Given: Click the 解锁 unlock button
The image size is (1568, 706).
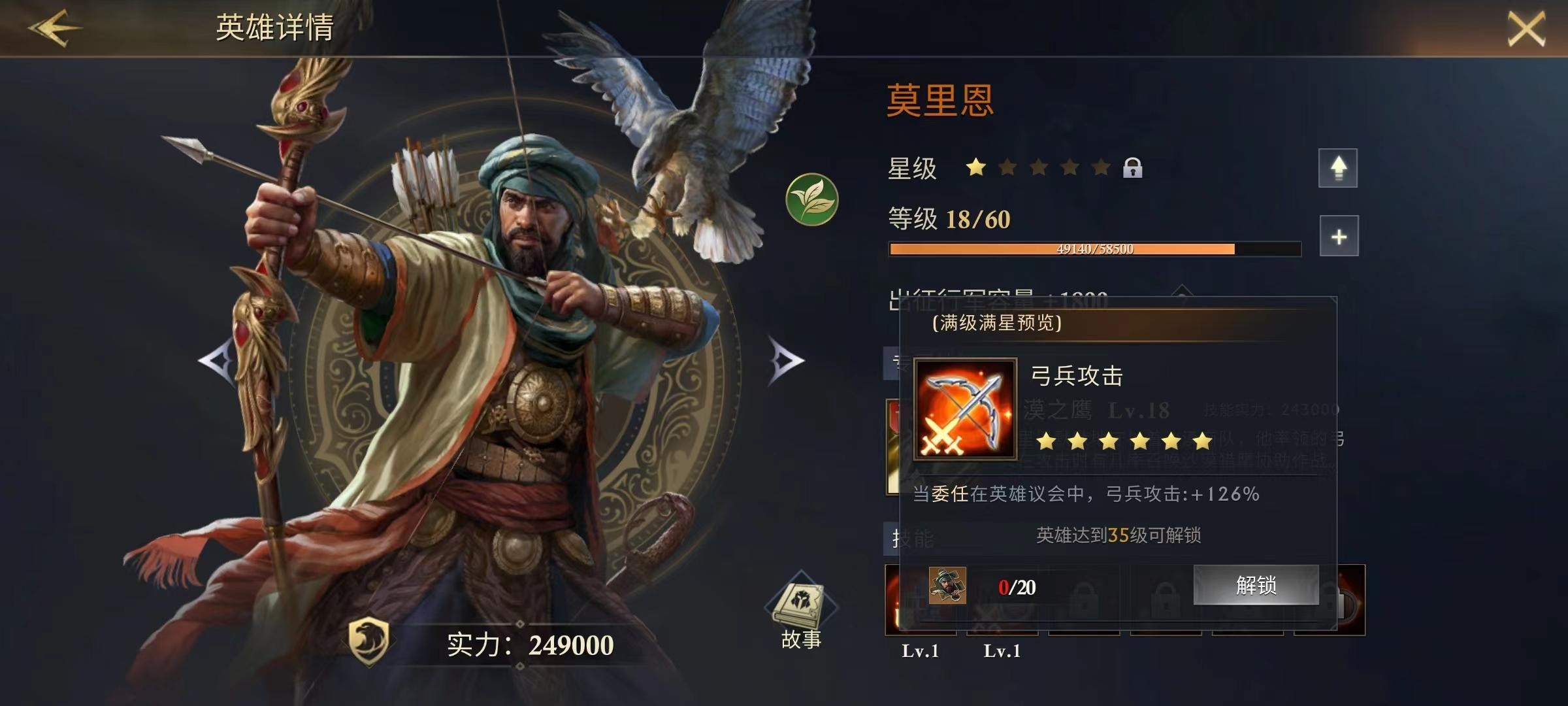Looking at the screenshot, I should tap(1256, 585).
